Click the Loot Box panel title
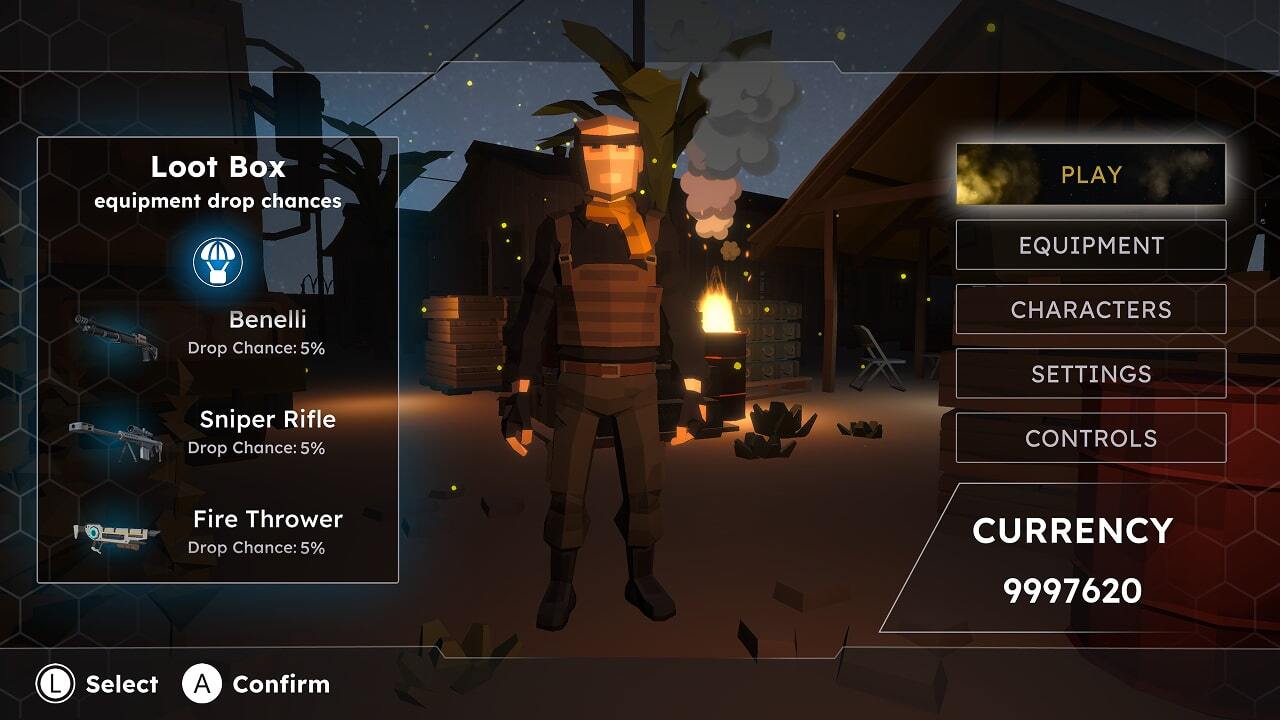Screen dimensions: 1280x720 pyautogui.click(x=219, y=167)
